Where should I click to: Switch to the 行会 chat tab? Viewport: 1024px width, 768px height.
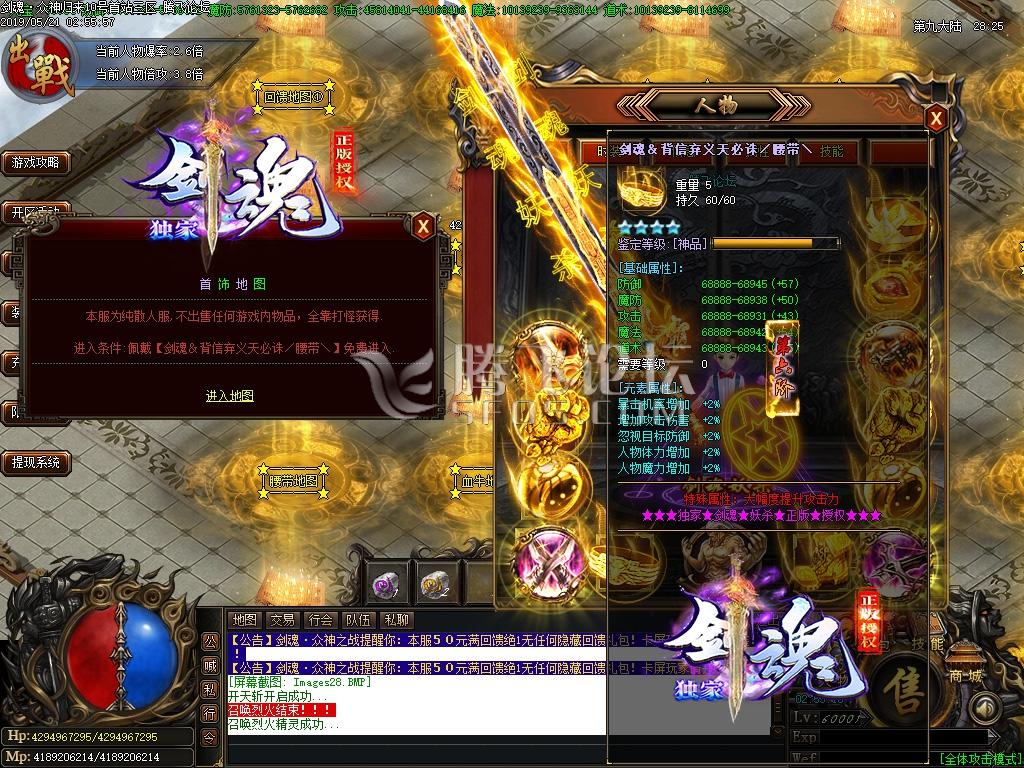pos(320,620)
